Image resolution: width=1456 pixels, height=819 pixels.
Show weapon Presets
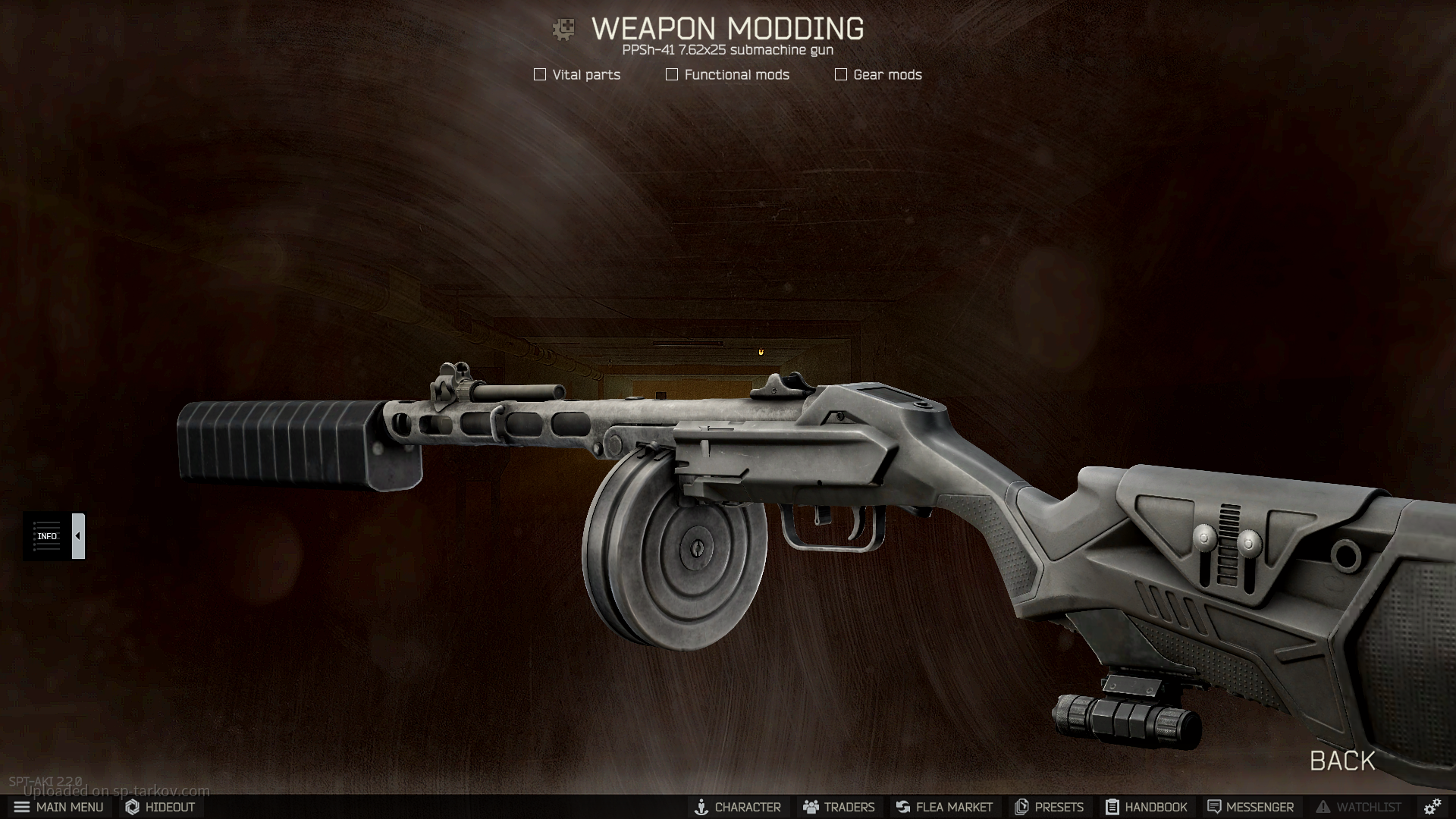point(1049,807)
